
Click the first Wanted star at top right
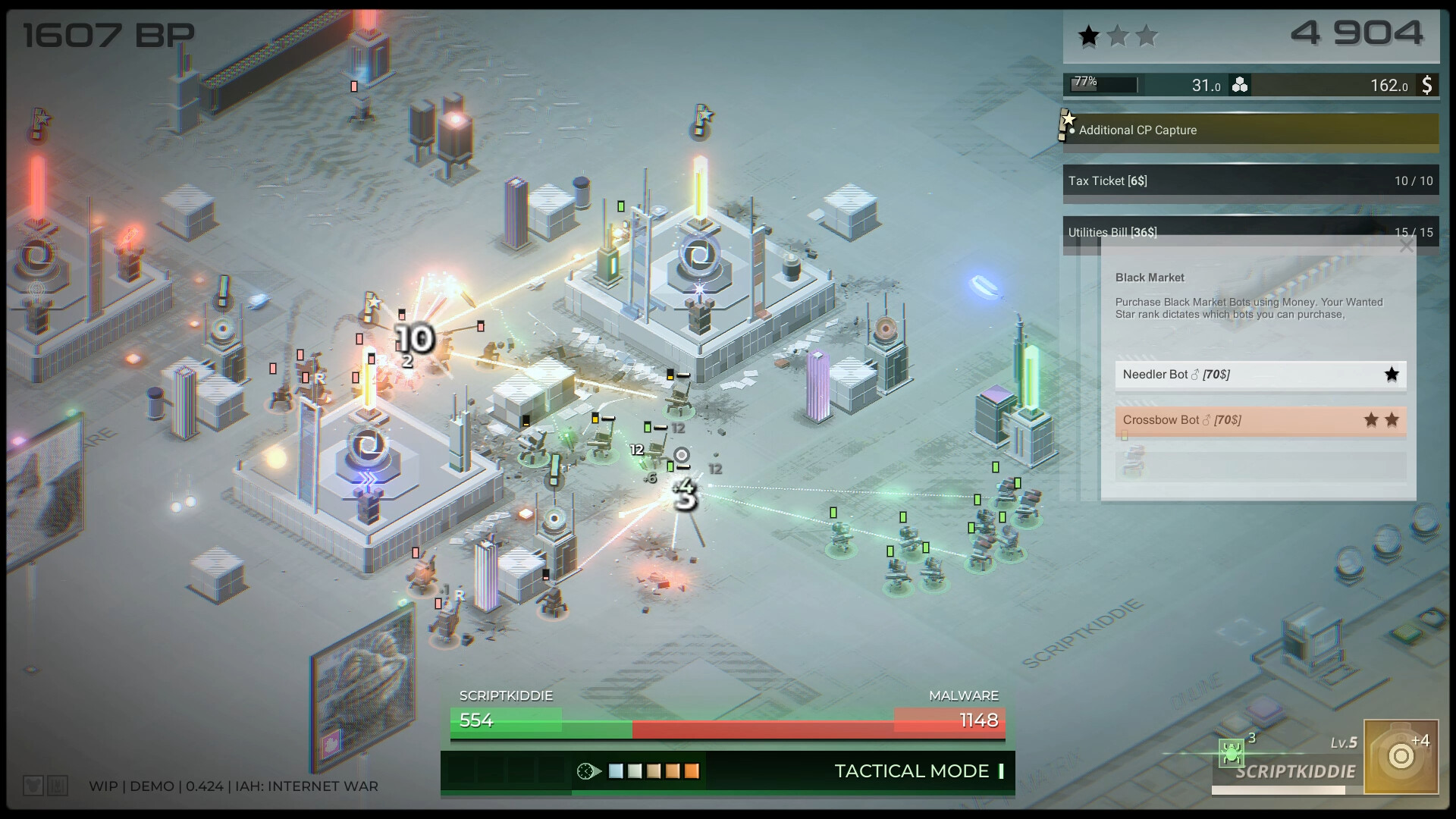[x=1090, y=34]
